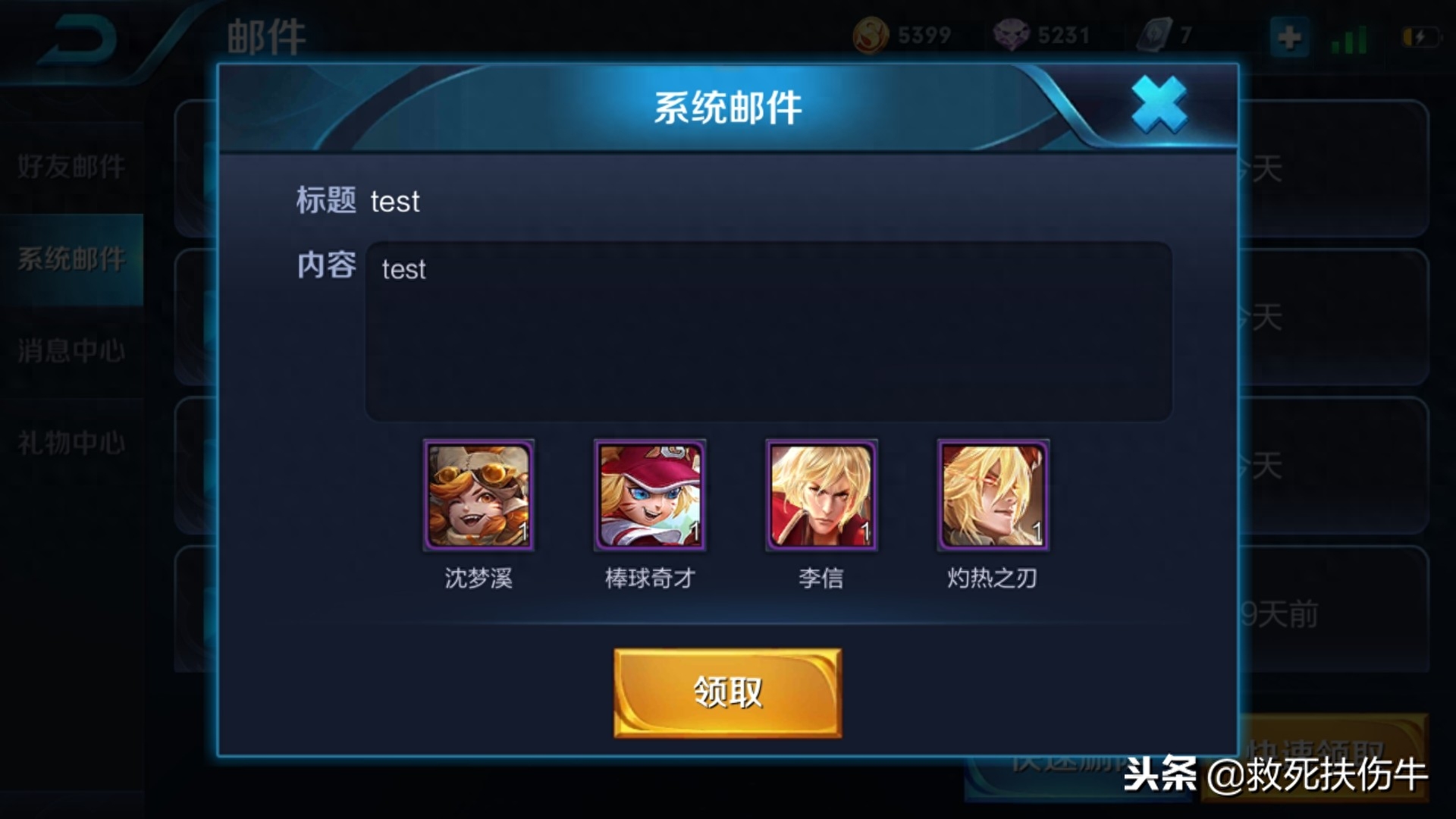Open the 礼物中心 tab
1456x819 pixels.
click(x=71, y=443)
